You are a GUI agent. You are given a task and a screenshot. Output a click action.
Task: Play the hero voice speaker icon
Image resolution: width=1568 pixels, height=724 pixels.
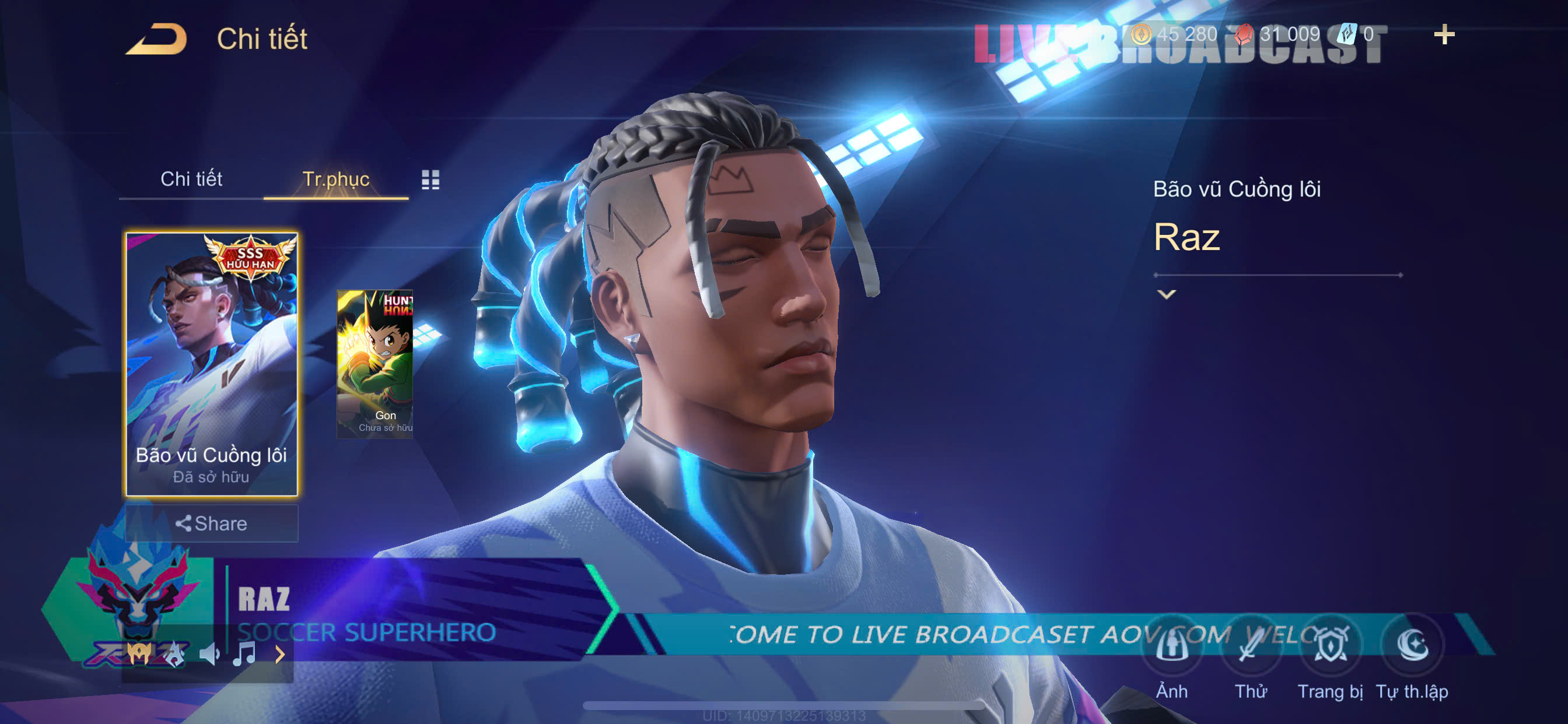pos(209,655)
